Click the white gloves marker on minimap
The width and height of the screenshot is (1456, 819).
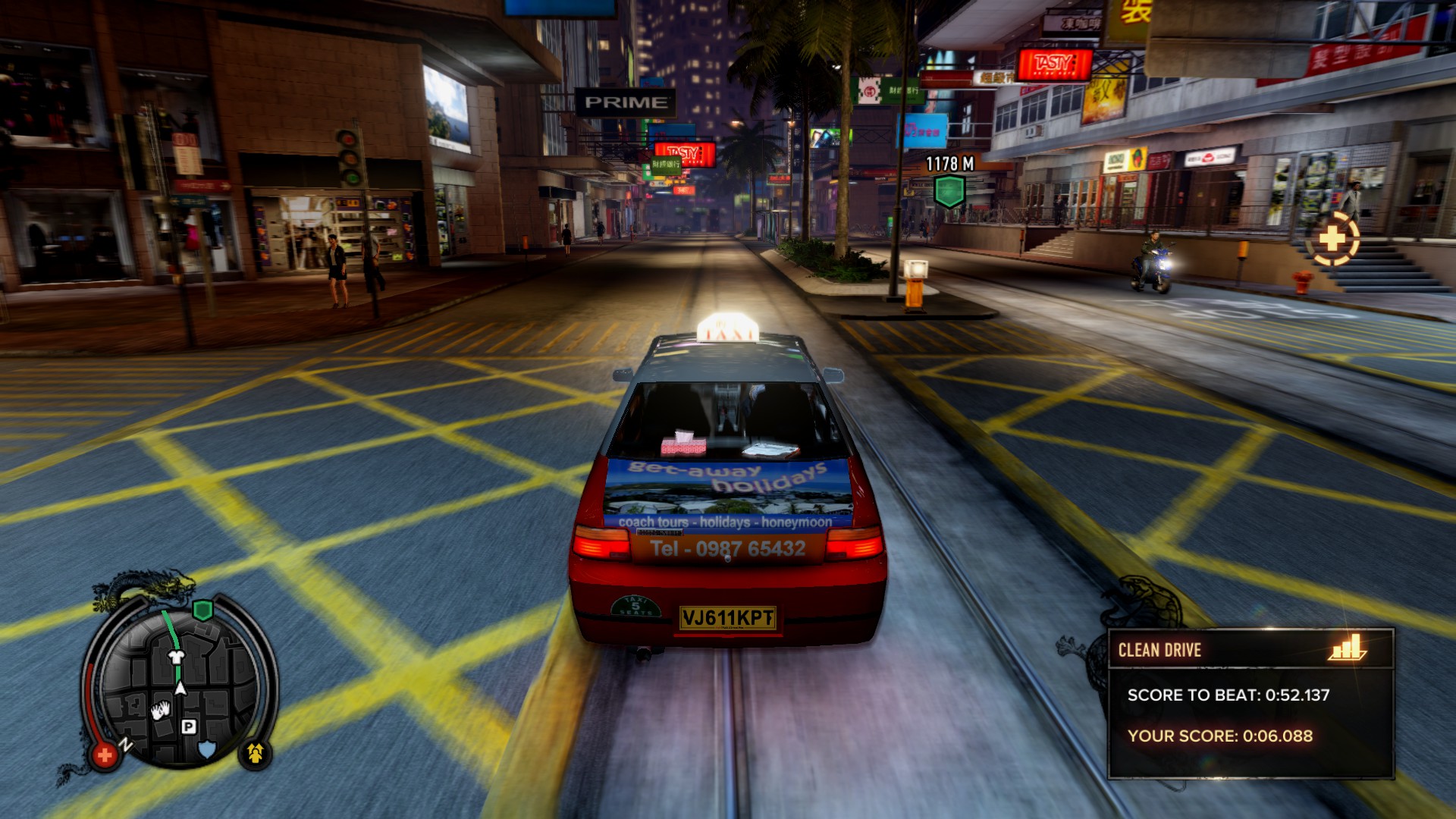point(160,711)
